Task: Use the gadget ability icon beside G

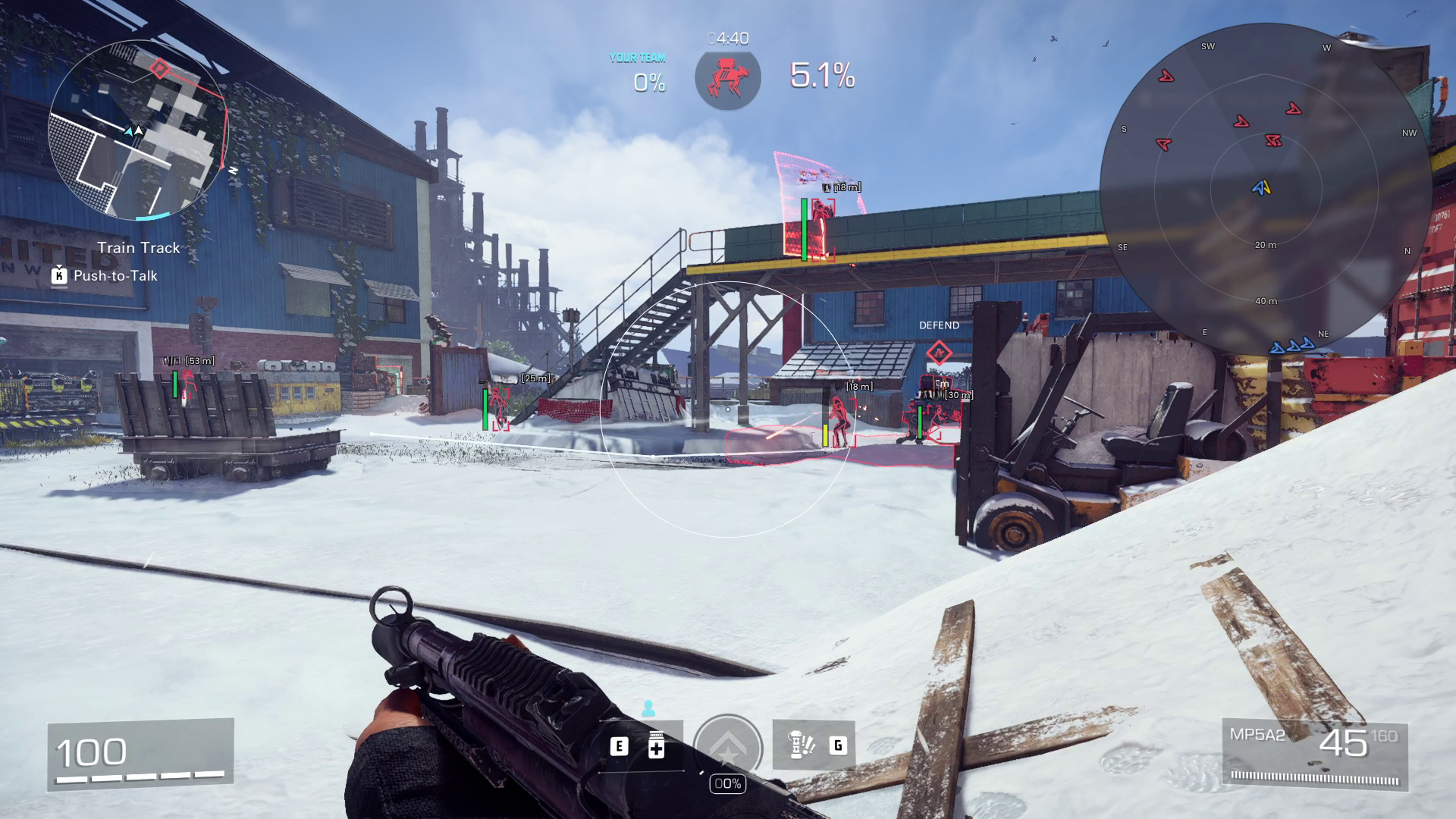Action: pyautogui.click(x=801, y=745)
